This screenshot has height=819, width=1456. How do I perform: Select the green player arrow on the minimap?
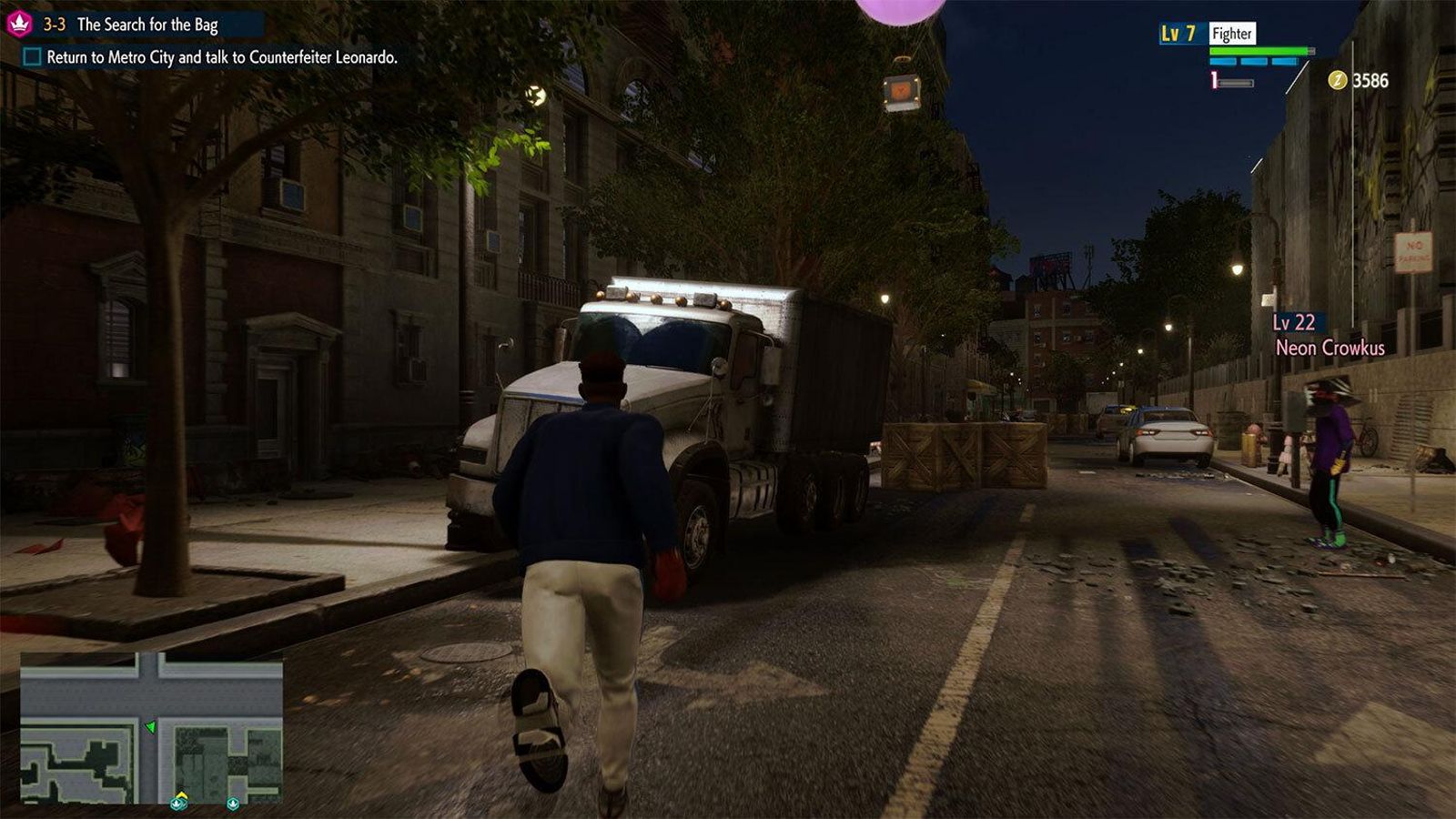click(151, 728)
